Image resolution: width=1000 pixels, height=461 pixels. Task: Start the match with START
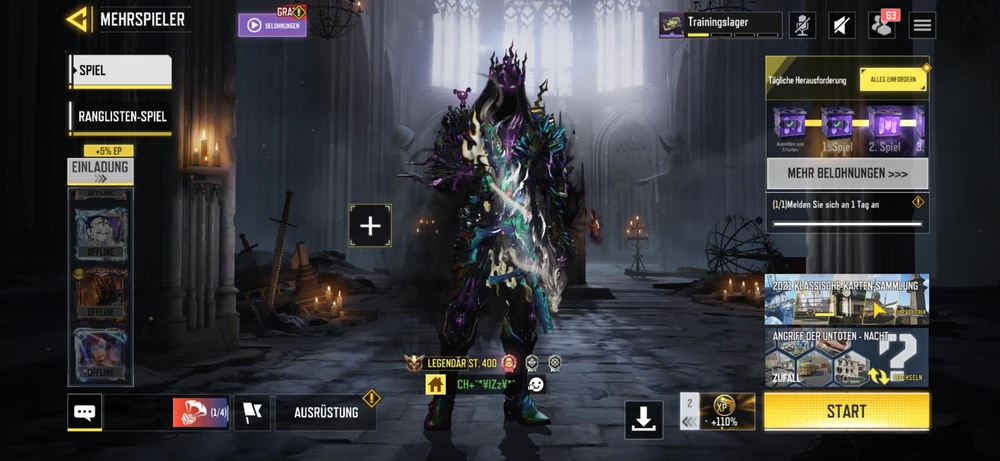point(846,411)
